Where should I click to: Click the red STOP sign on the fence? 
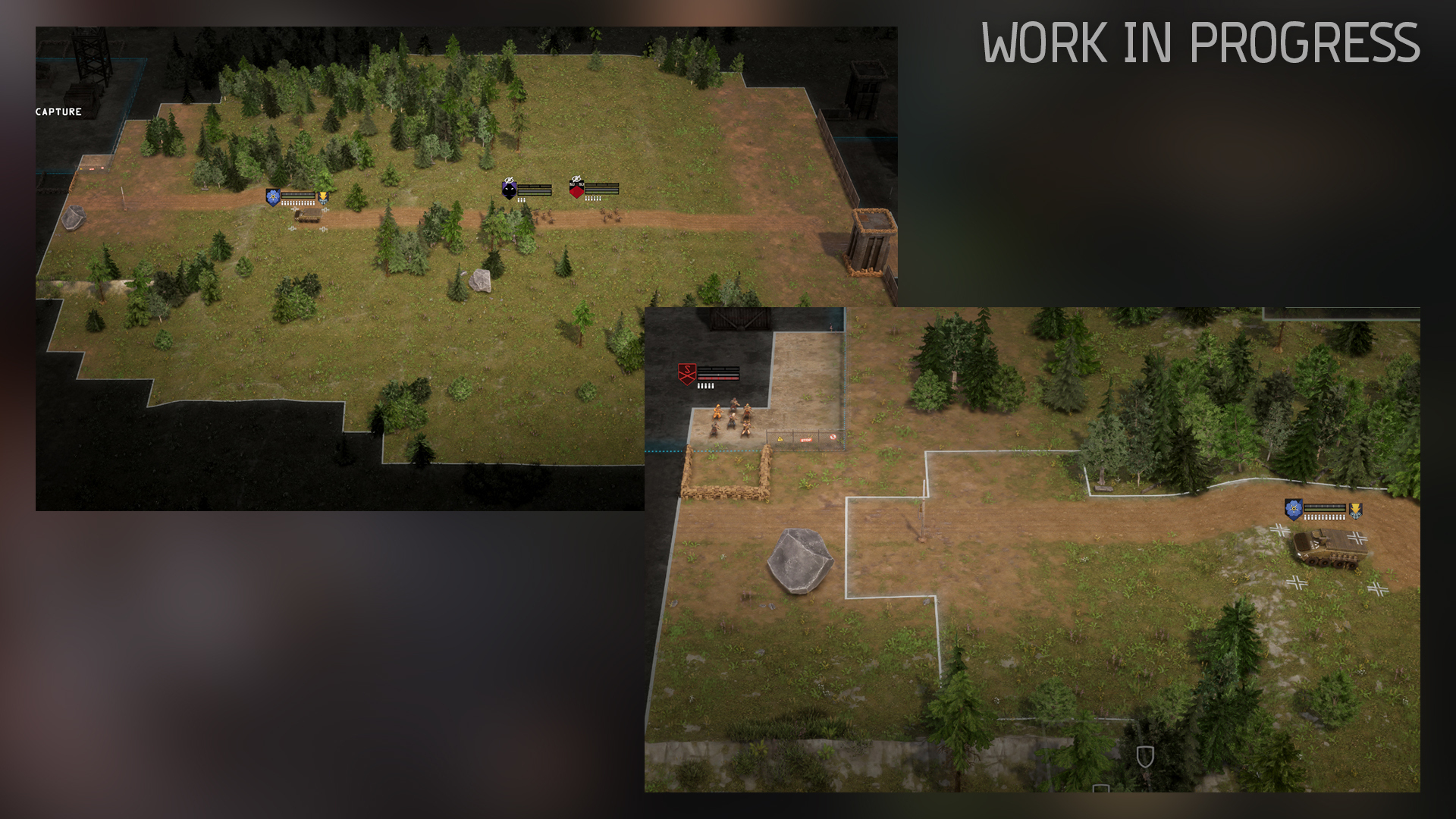[806, 440]
